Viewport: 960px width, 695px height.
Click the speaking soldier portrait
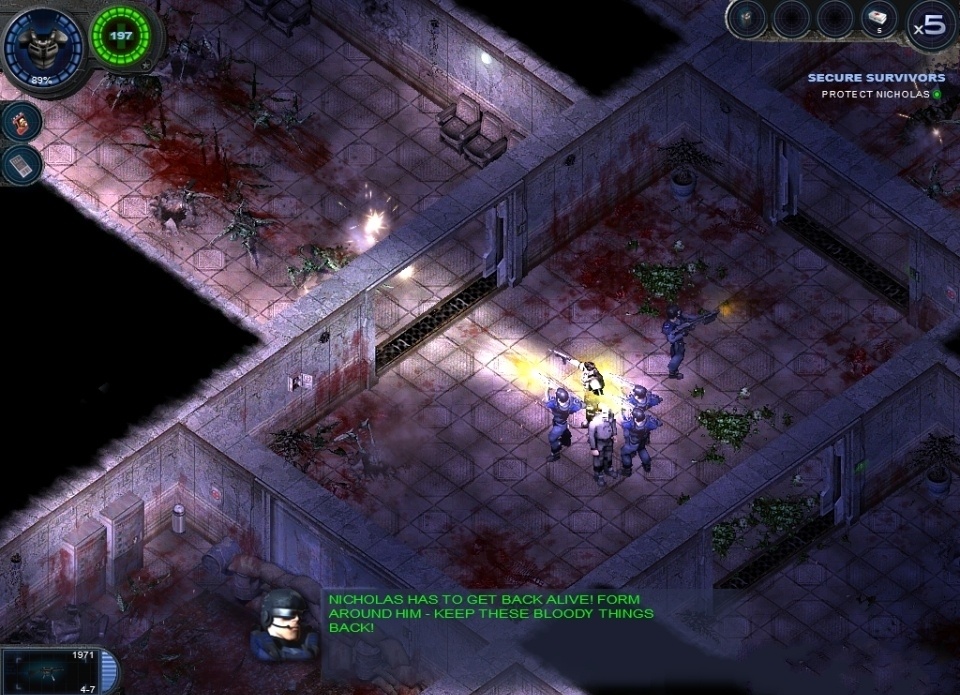point(283,625)
